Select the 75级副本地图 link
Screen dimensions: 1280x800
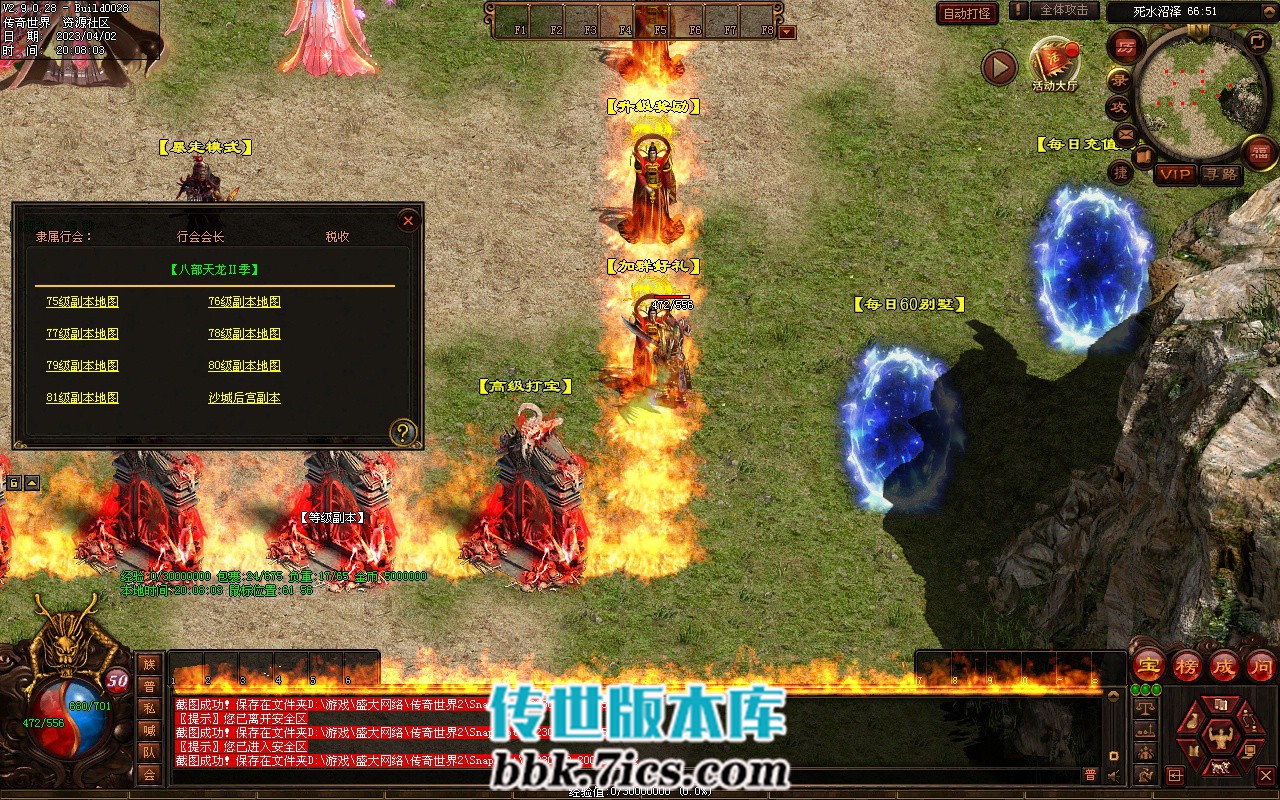click(x=82, y=302)
